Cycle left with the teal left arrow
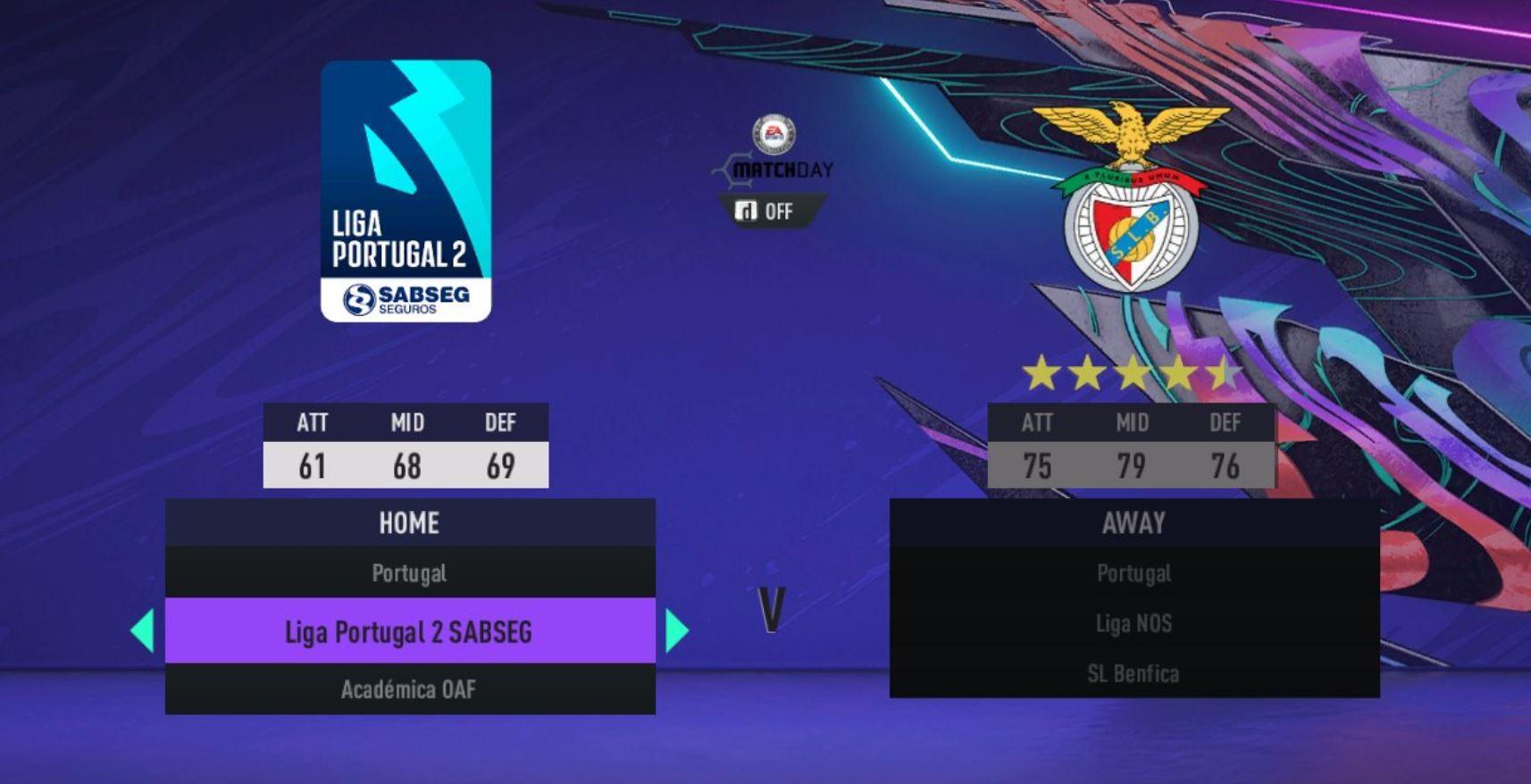This screenshot has height=784, width=1531. [143, 630]
